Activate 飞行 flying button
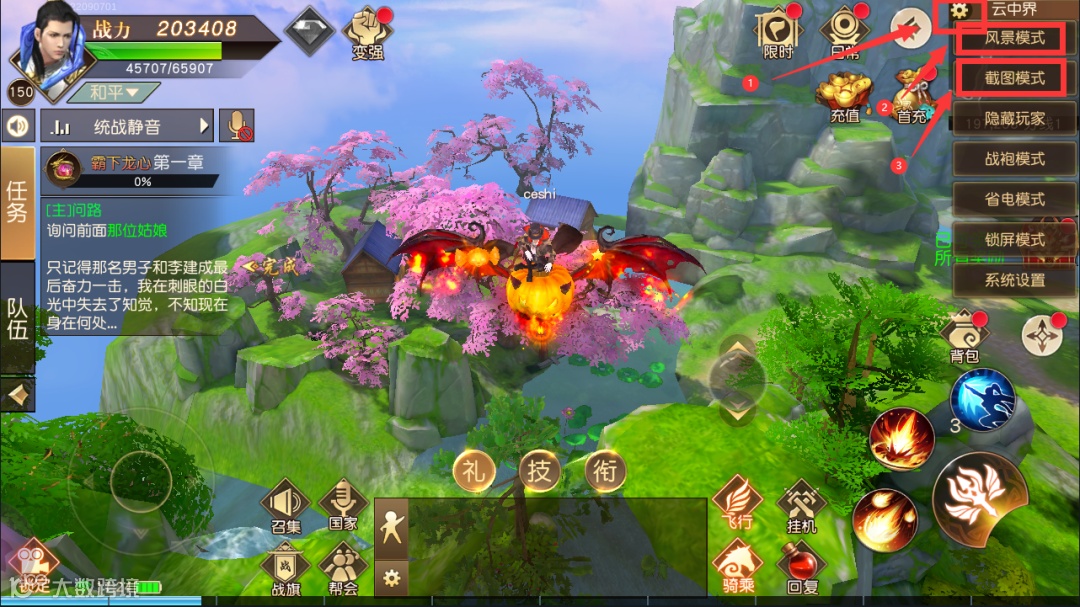 point(737,503)
